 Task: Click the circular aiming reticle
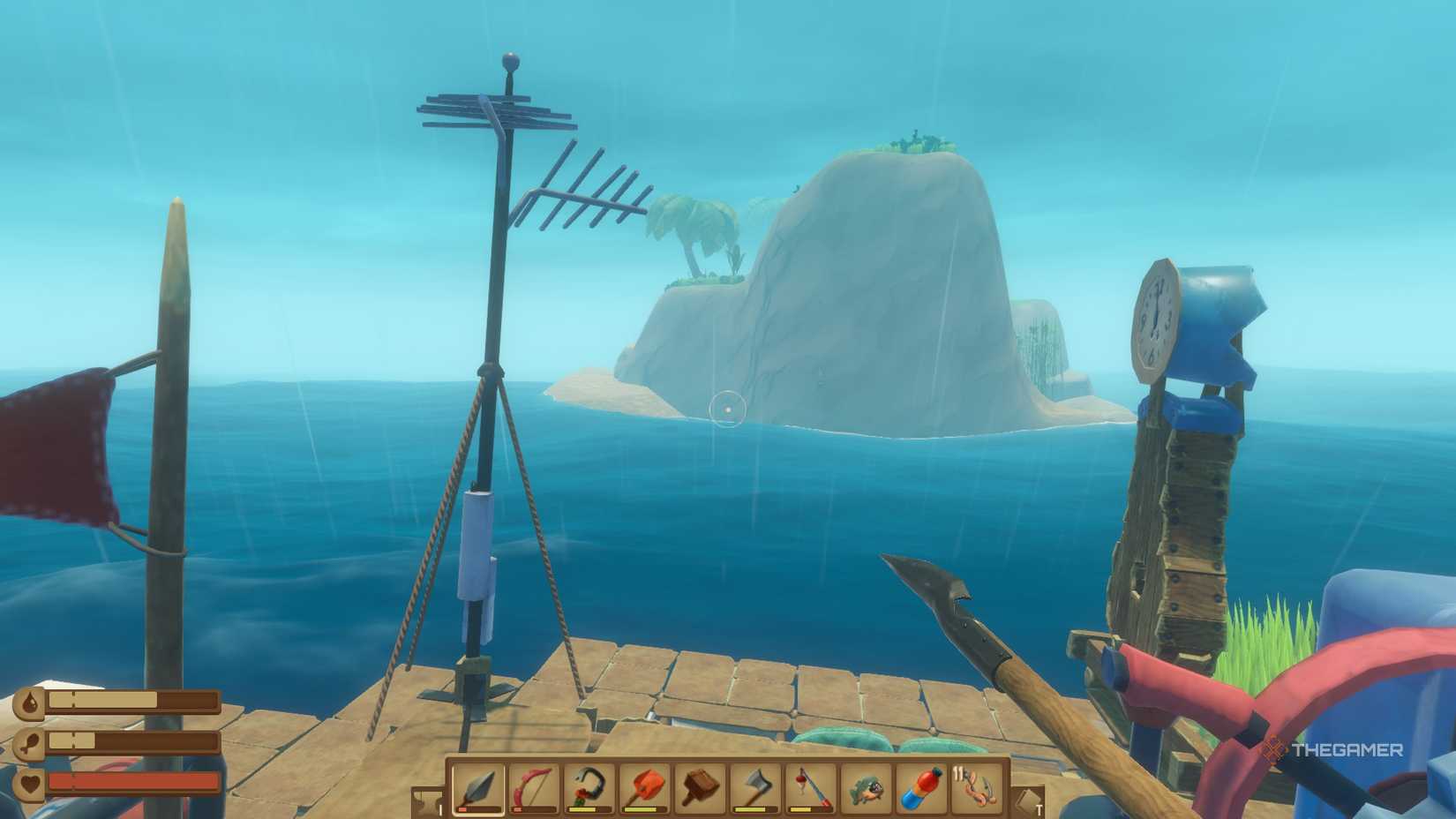click(x=727, y=409)
